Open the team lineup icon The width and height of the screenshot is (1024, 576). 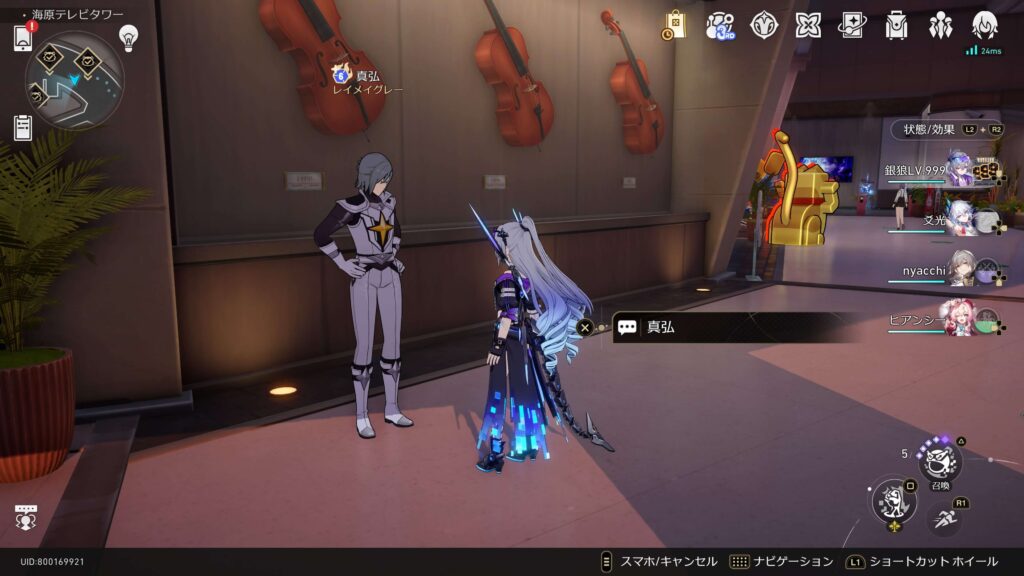coord(940,25)
